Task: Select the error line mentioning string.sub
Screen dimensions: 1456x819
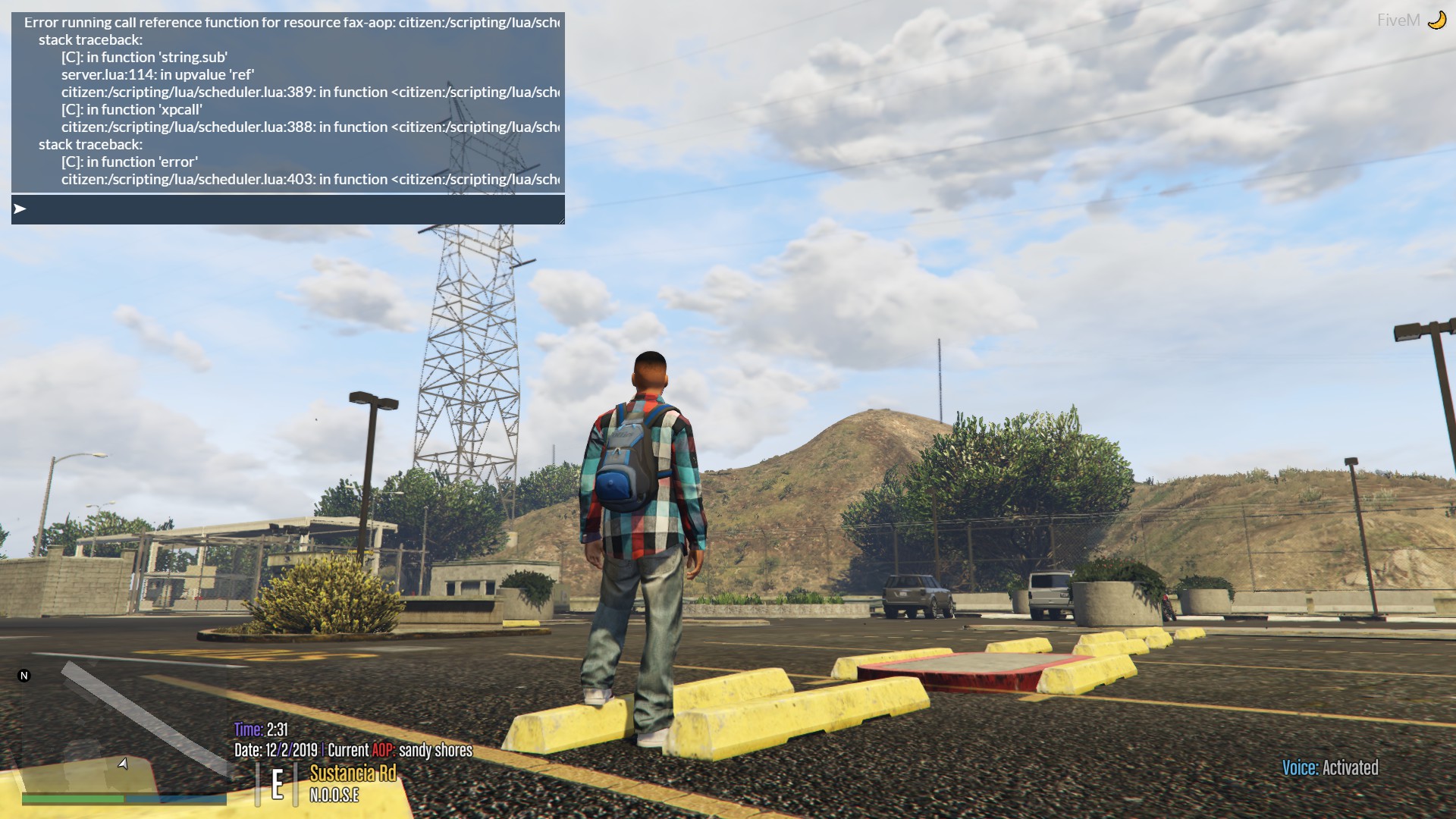Action: 144,57
